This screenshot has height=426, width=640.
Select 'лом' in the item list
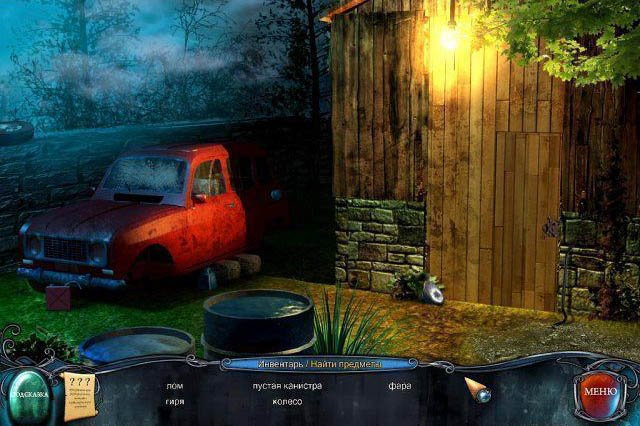point(174,385)
